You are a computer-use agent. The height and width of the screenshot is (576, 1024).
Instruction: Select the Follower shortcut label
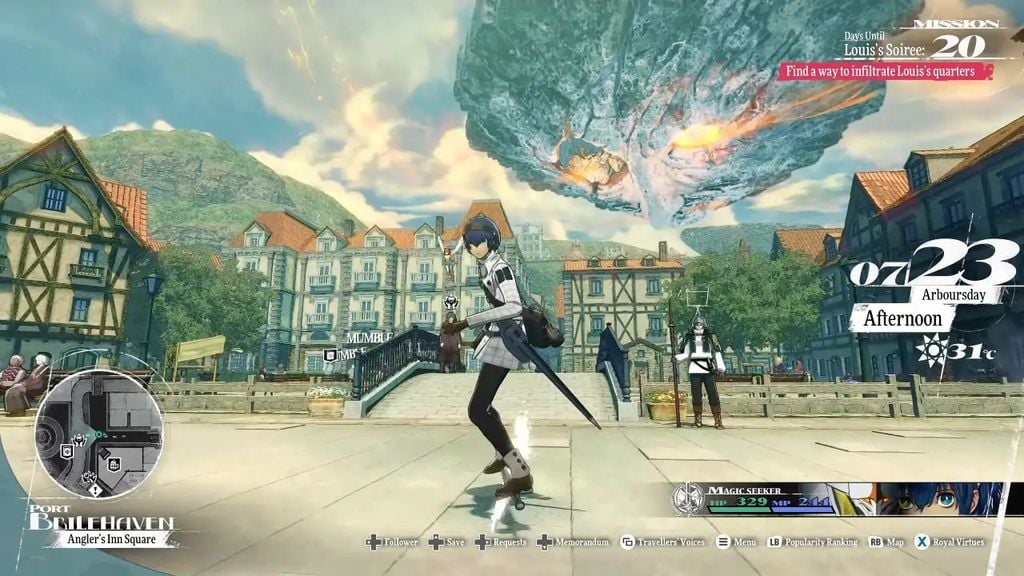[x=400, y=542]
